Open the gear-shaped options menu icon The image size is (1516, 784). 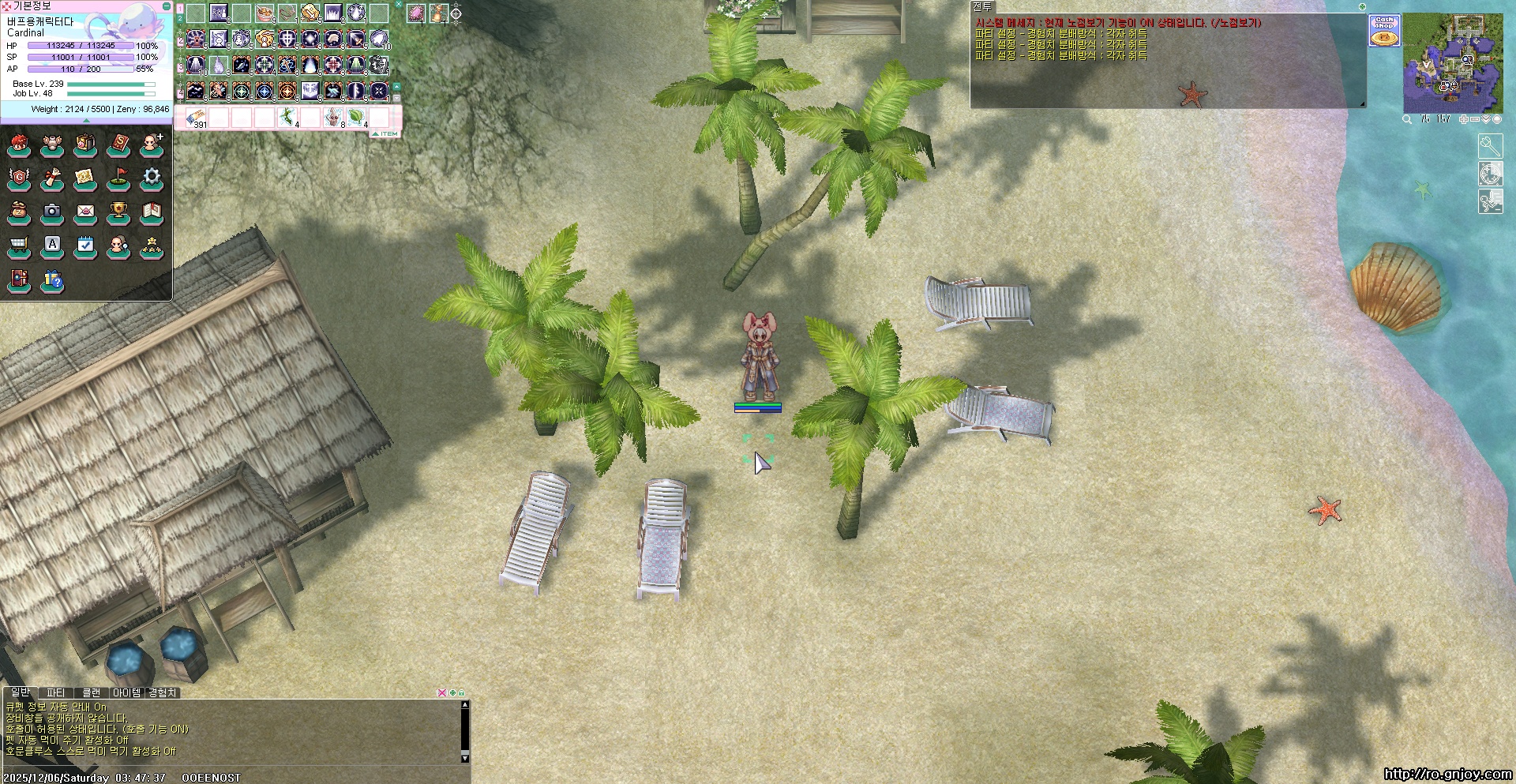pos(152,177)
